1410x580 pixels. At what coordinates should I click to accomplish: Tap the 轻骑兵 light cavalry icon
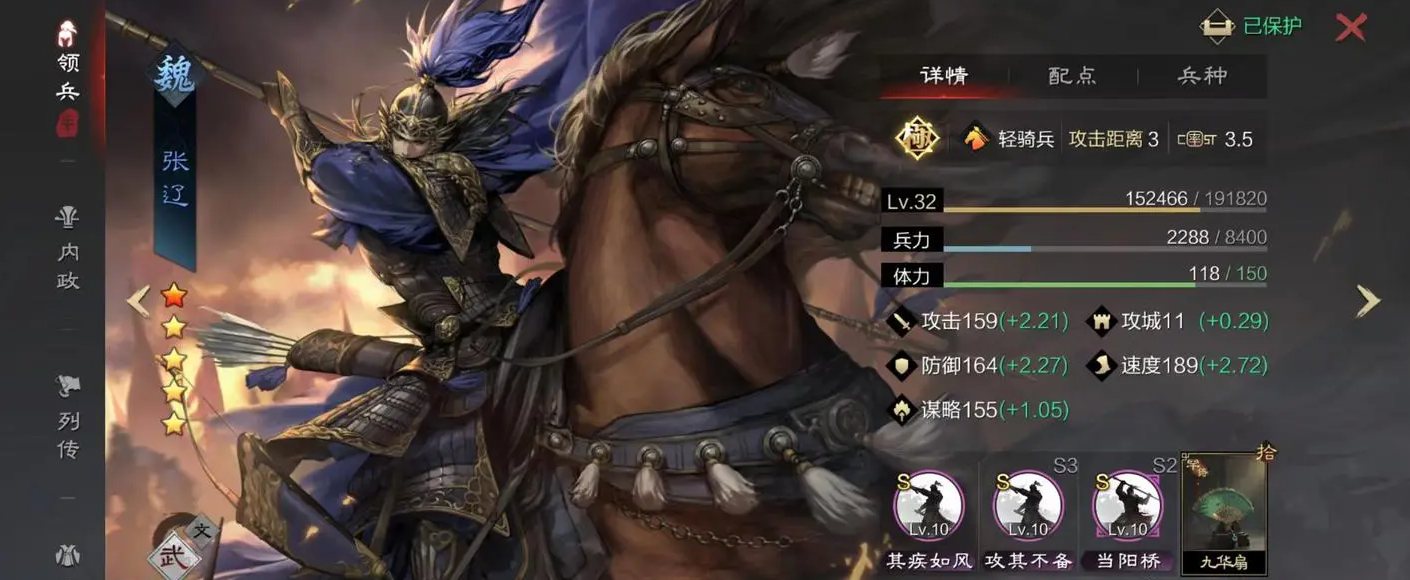pos(975,139)
